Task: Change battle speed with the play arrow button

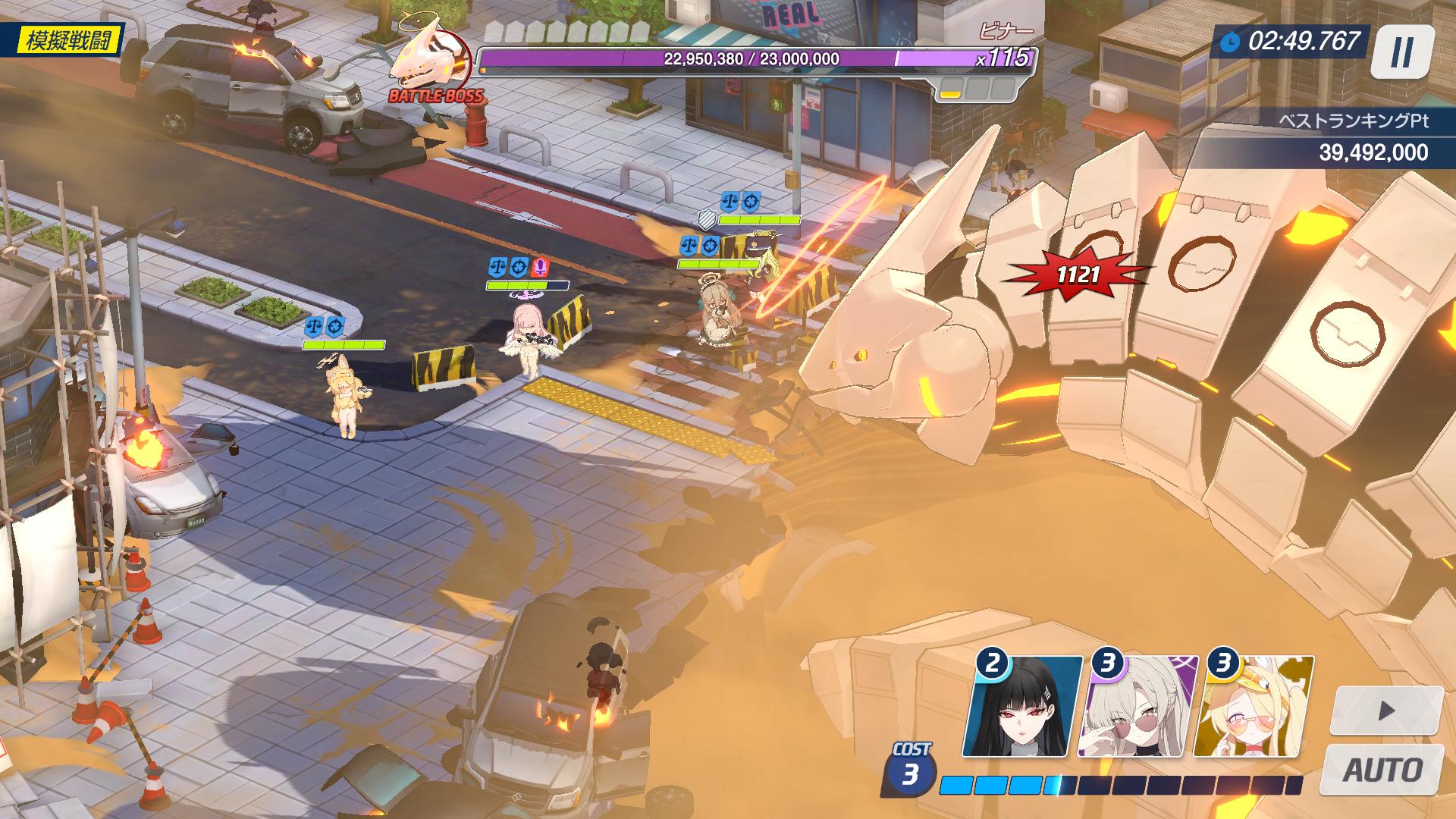Action: coord(1386,711)
